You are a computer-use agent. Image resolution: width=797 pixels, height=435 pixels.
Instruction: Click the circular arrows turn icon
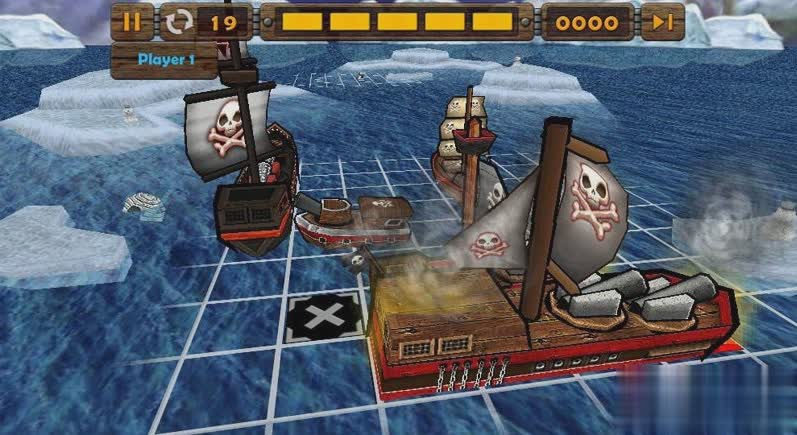[x=181, y=21]
